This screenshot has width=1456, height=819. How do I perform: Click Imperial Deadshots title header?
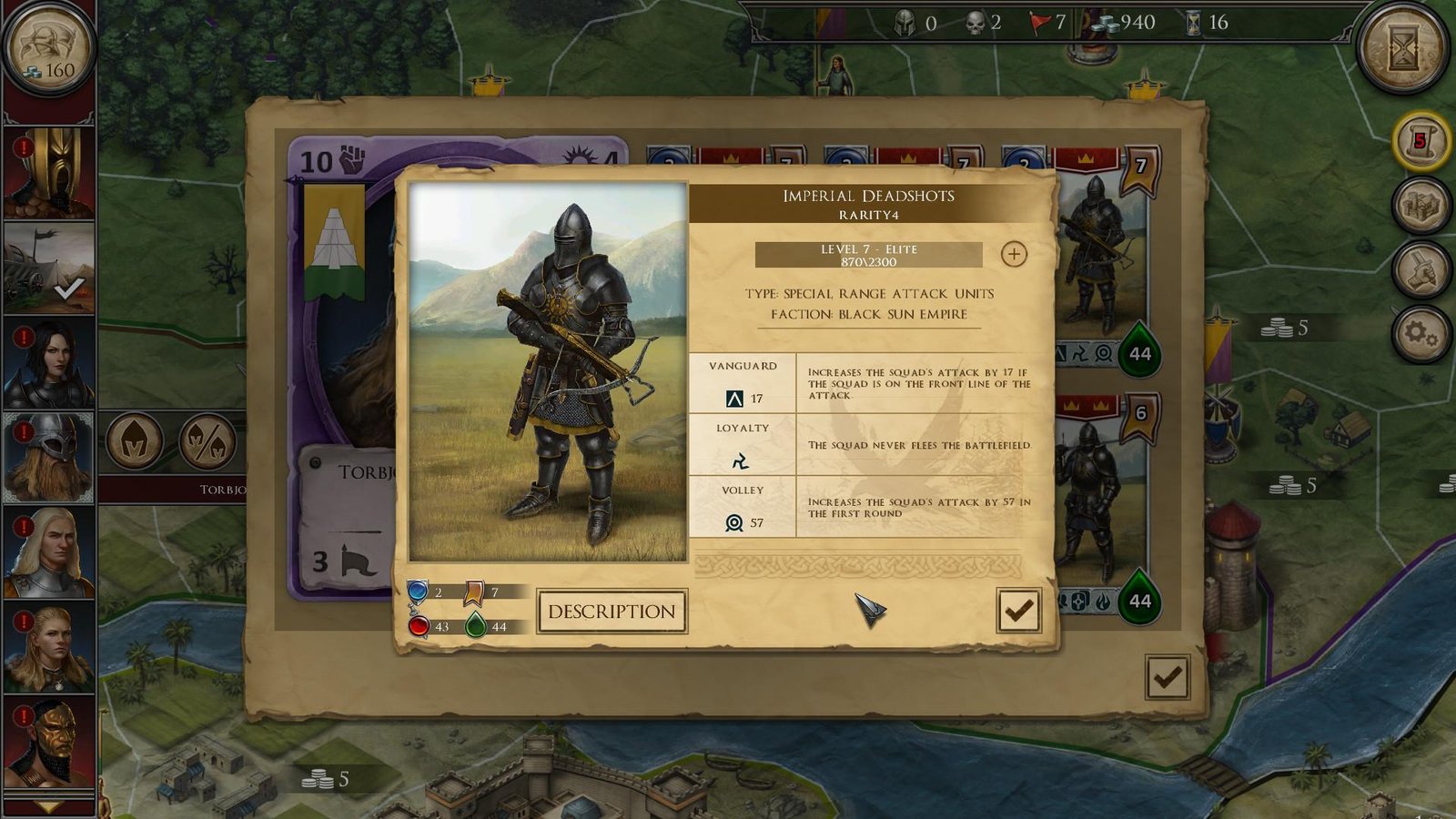[869, 195]
